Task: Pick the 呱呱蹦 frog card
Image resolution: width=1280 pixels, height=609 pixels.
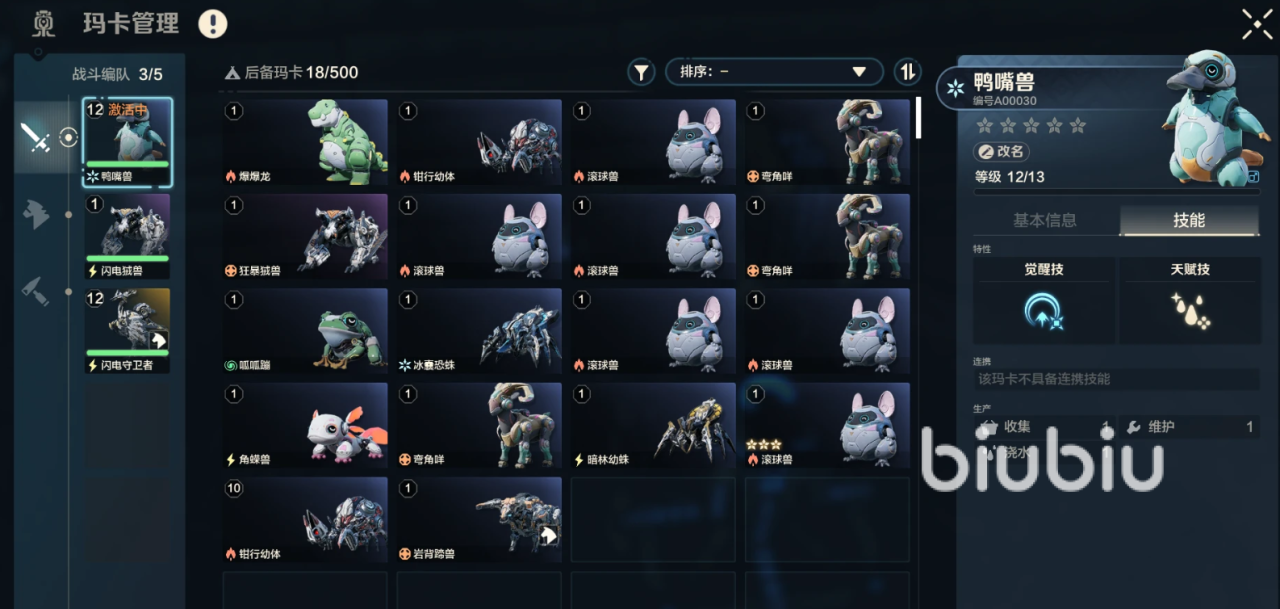Action: [x=305, y=331]
